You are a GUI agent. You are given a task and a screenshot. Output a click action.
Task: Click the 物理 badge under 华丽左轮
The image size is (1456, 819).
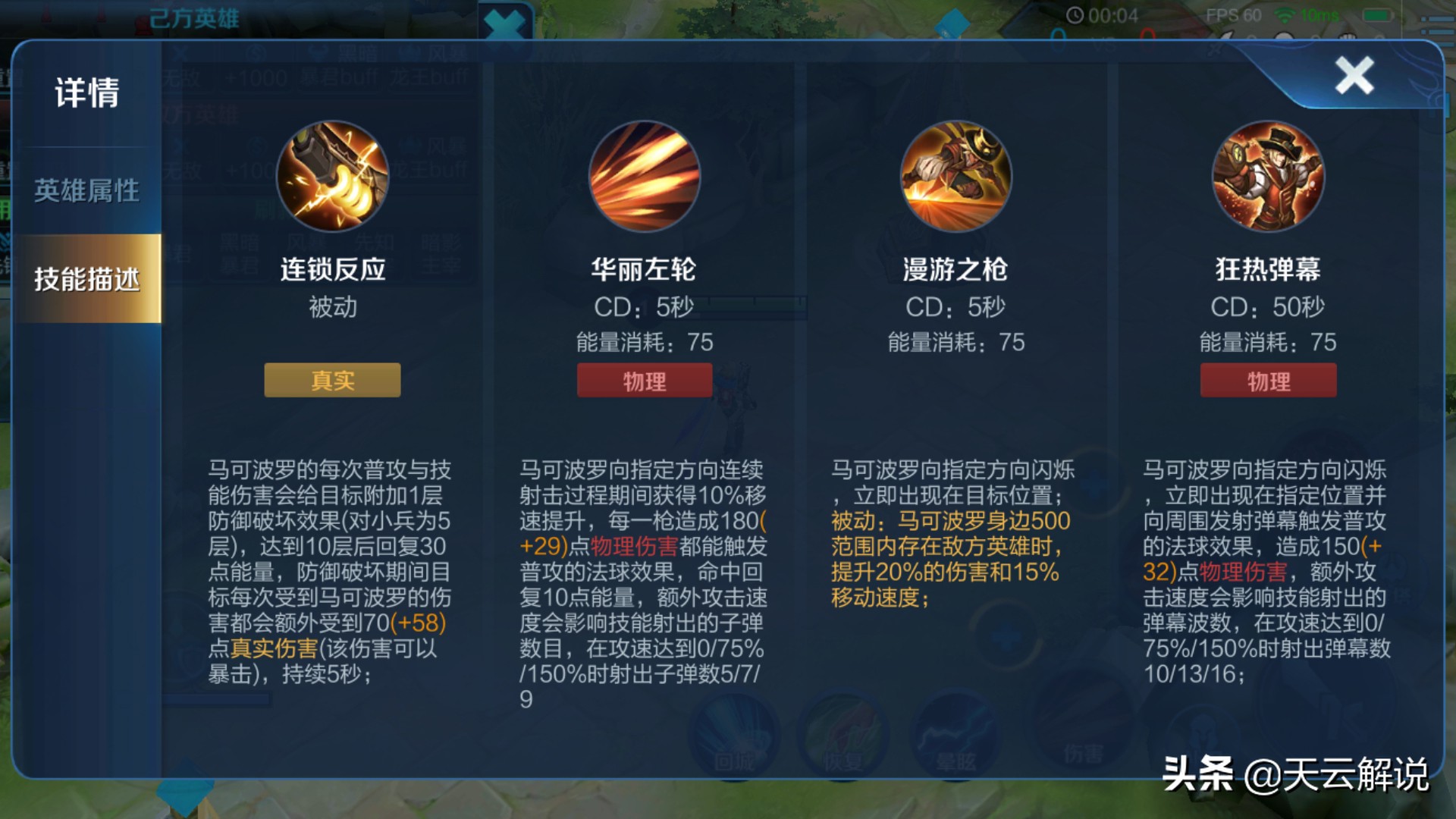645,380
